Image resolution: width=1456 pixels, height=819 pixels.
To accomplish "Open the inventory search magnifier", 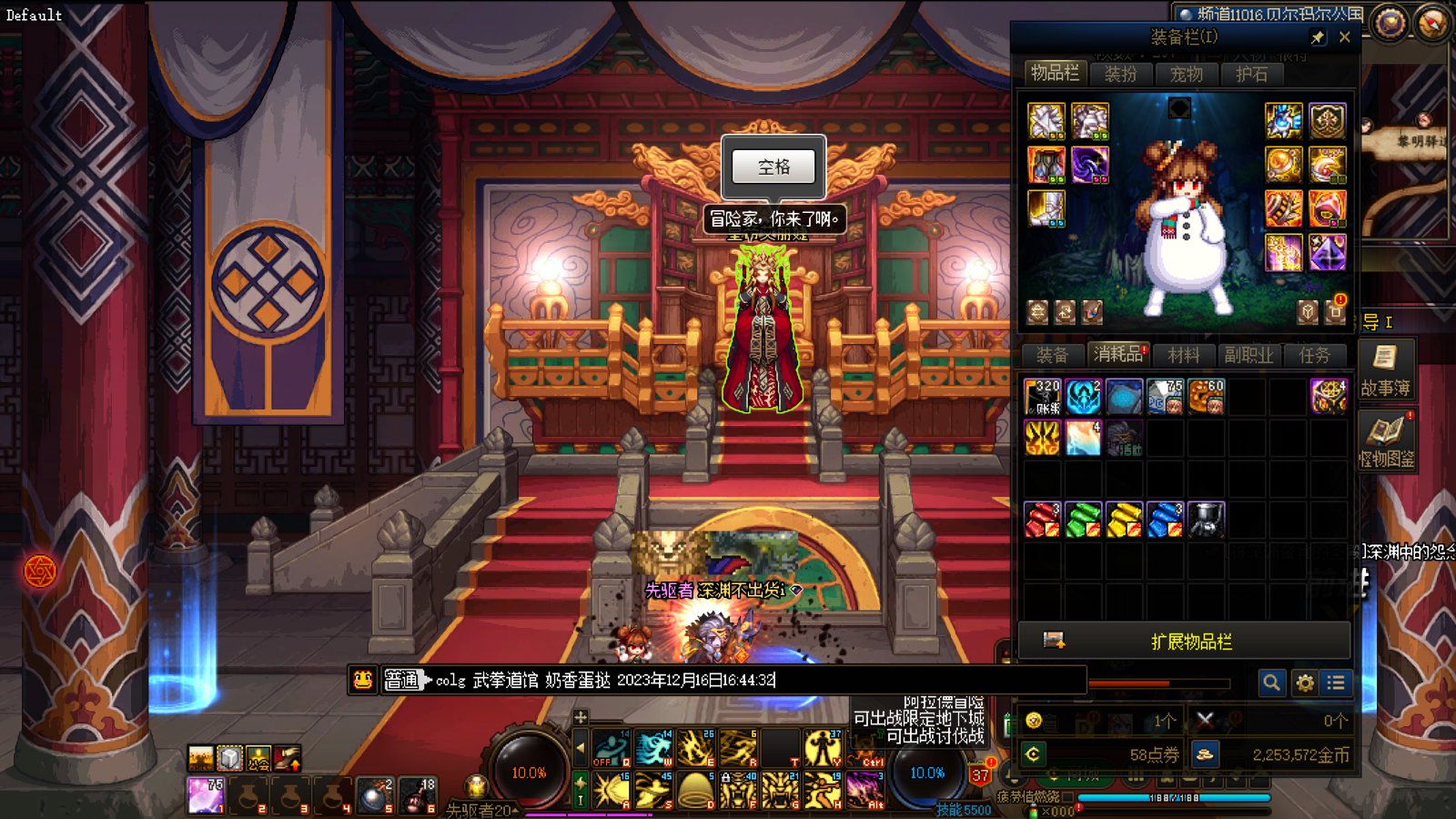I will click(x=1271, y=682).
